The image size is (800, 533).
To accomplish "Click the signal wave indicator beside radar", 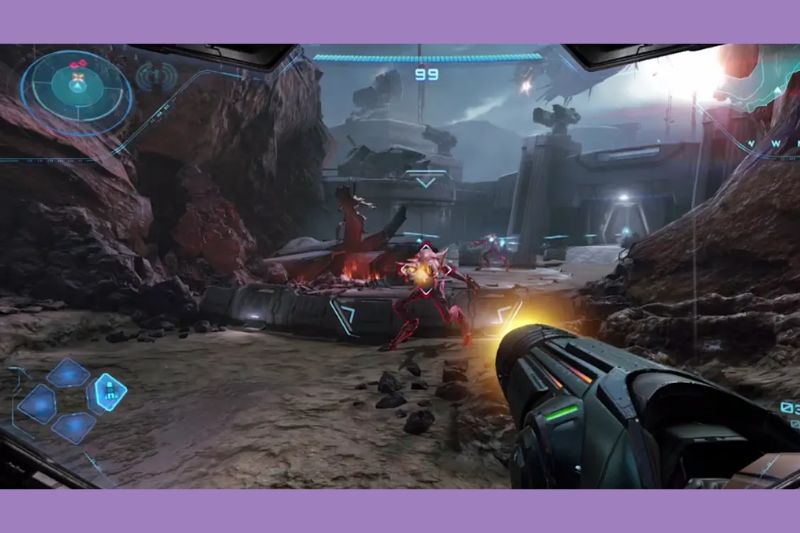I will [x=154, y=76].
